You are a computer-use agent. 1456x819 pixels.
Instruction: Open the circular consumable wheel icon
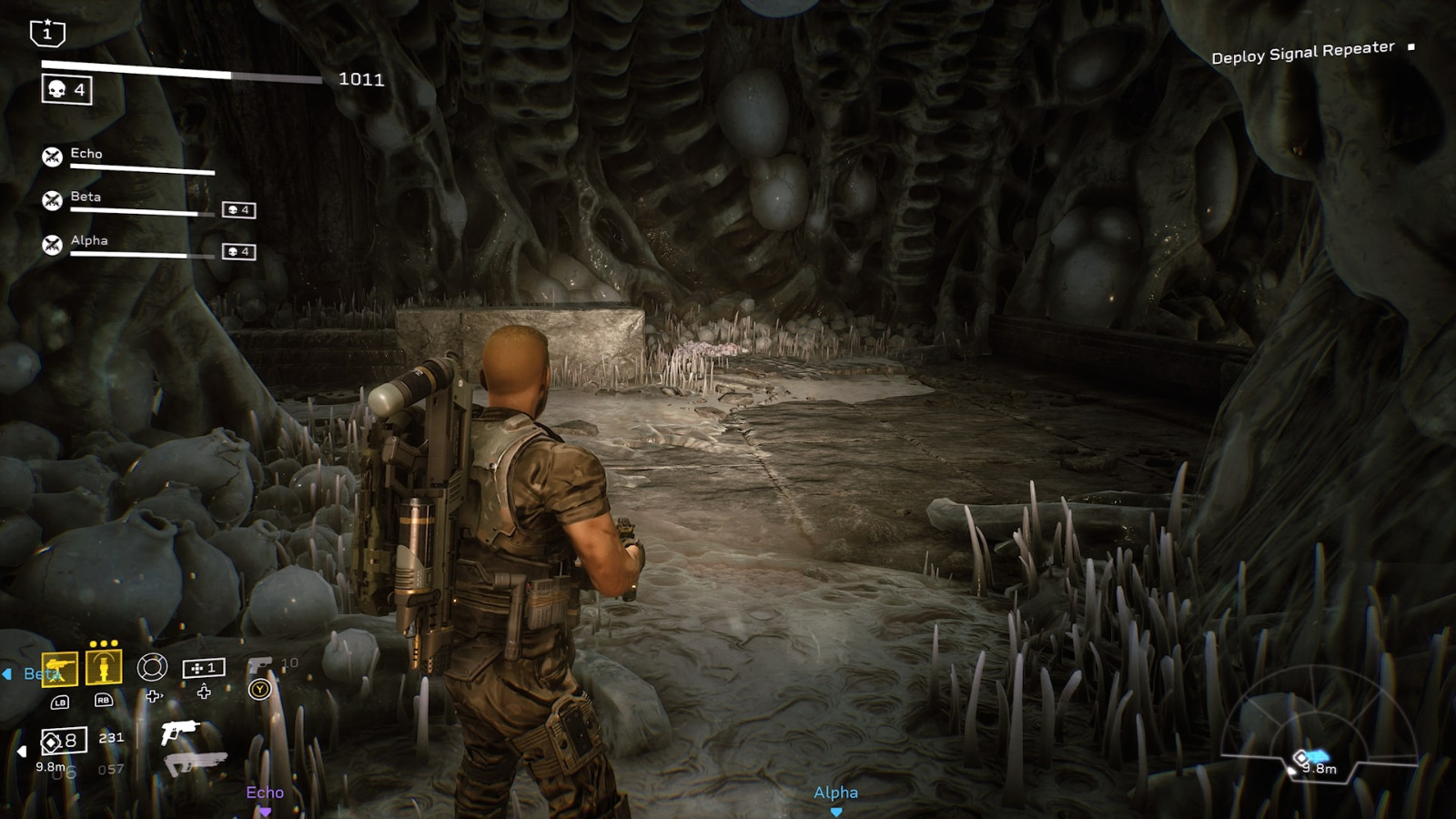click(x=152, y=667)
